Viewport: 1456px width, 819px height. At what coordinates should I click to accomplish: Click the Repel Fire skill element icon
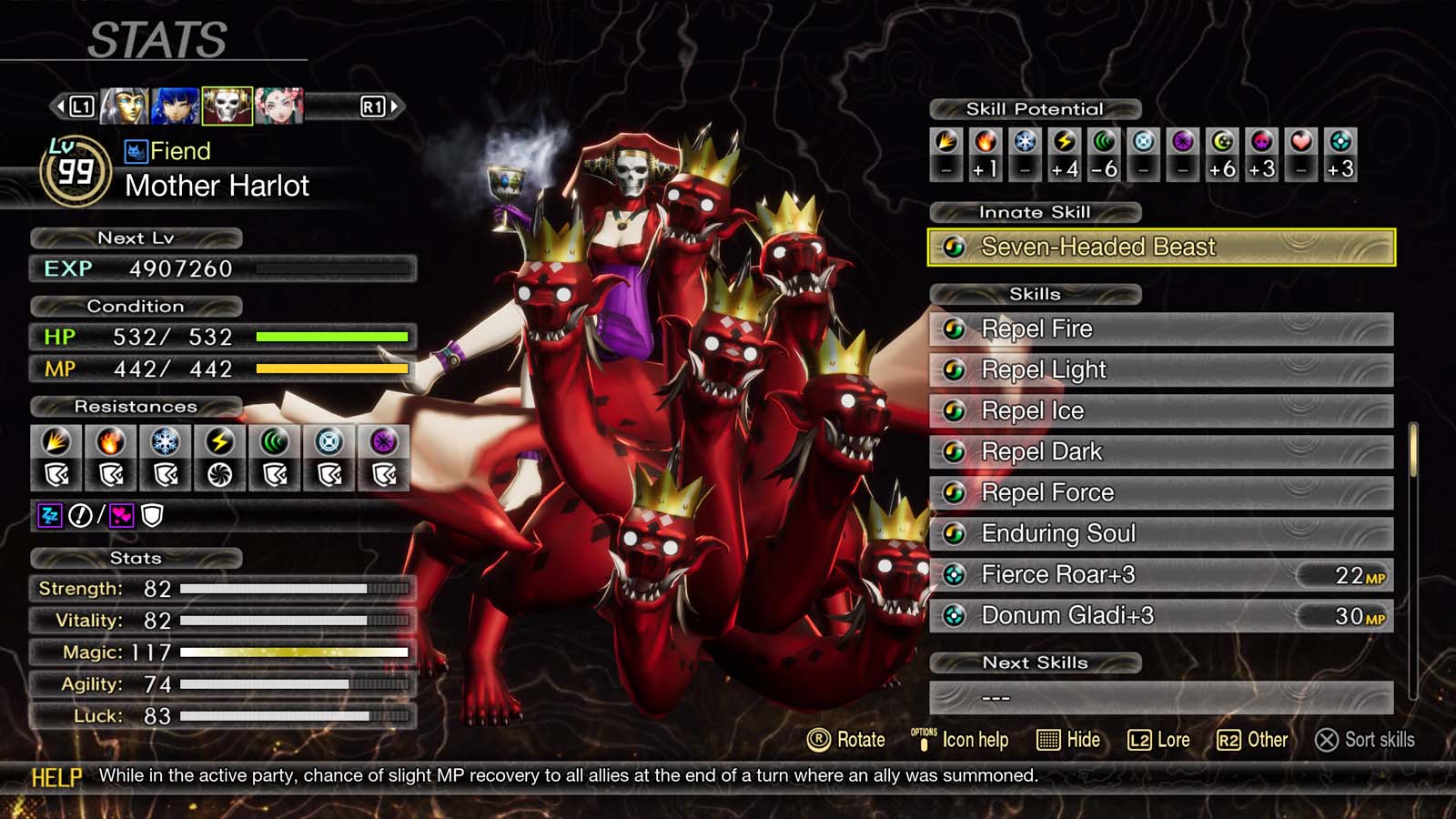(954, 329)
